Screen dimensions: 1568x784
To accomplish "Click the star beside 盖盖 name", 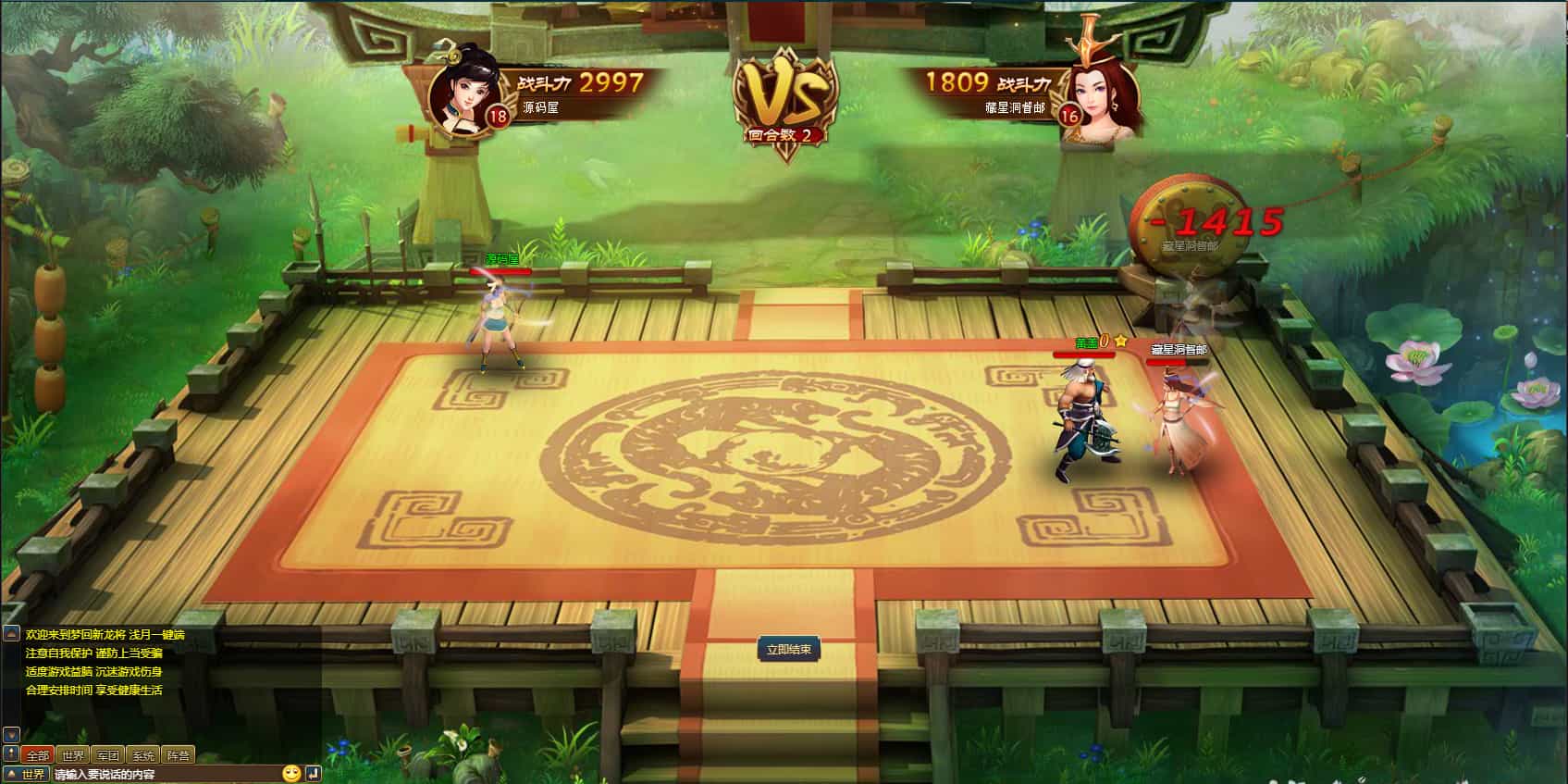I will [x=1120, y=341].
